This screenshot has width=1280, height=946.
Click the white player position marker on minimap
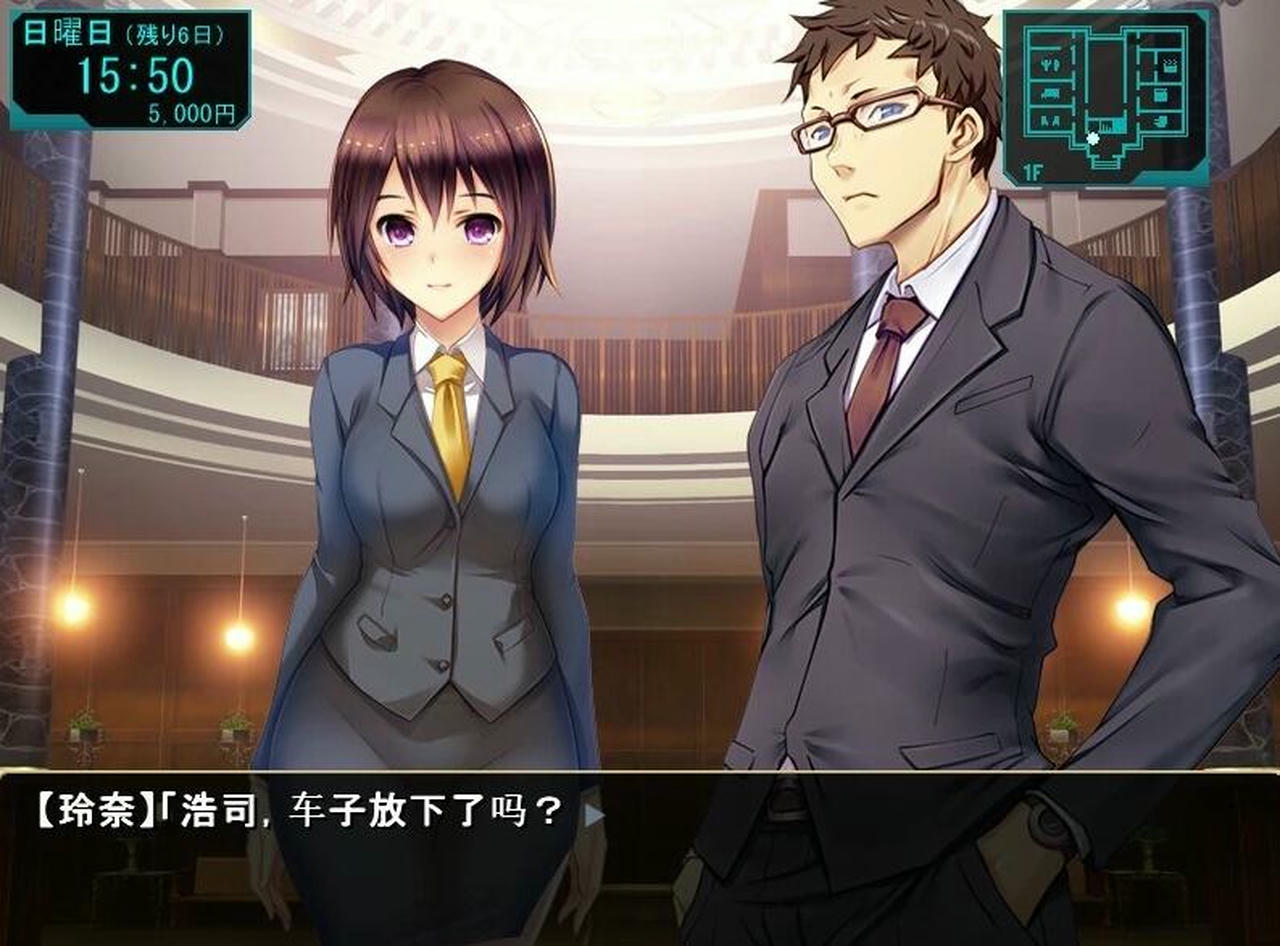[x=1093, y=138]
